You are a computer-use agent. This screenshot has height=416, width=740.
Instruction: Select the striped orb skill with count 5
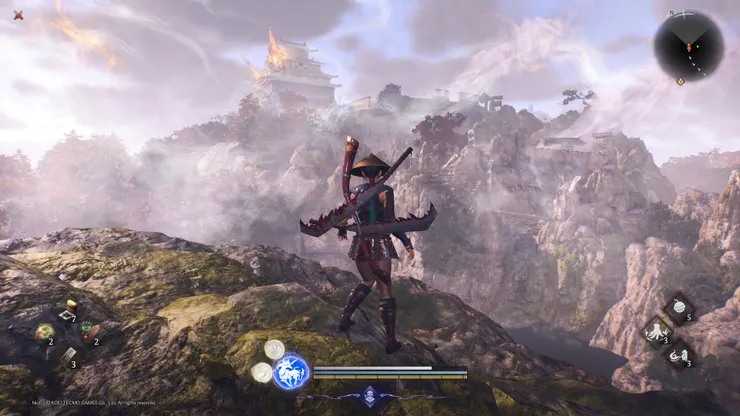tap(679, 306)
